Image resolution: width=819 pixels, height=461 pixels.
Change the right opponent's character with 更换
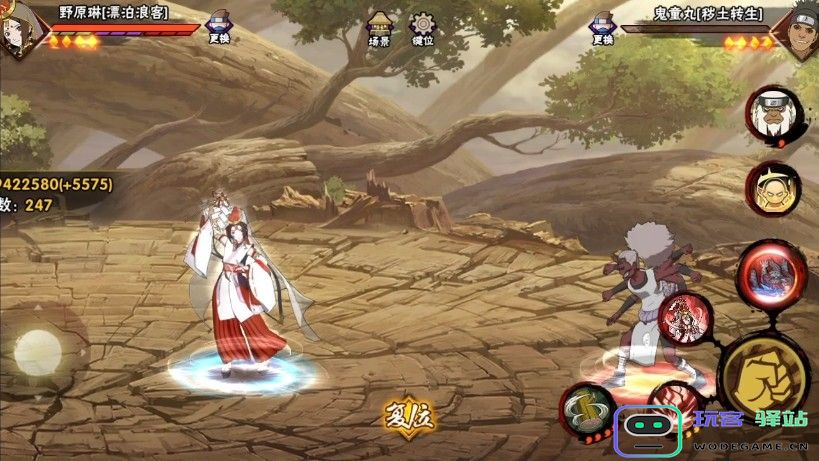(x=602, y=28)
